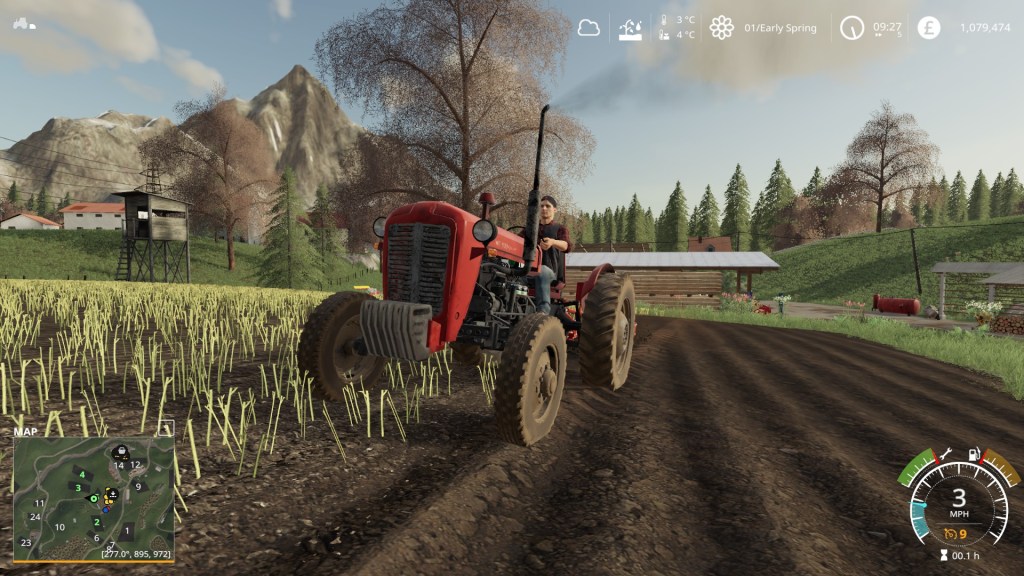The height and width of the screenshot is (576, 1024).
Task: Open the minimap in the corner
Action: [x=93, y=497]
